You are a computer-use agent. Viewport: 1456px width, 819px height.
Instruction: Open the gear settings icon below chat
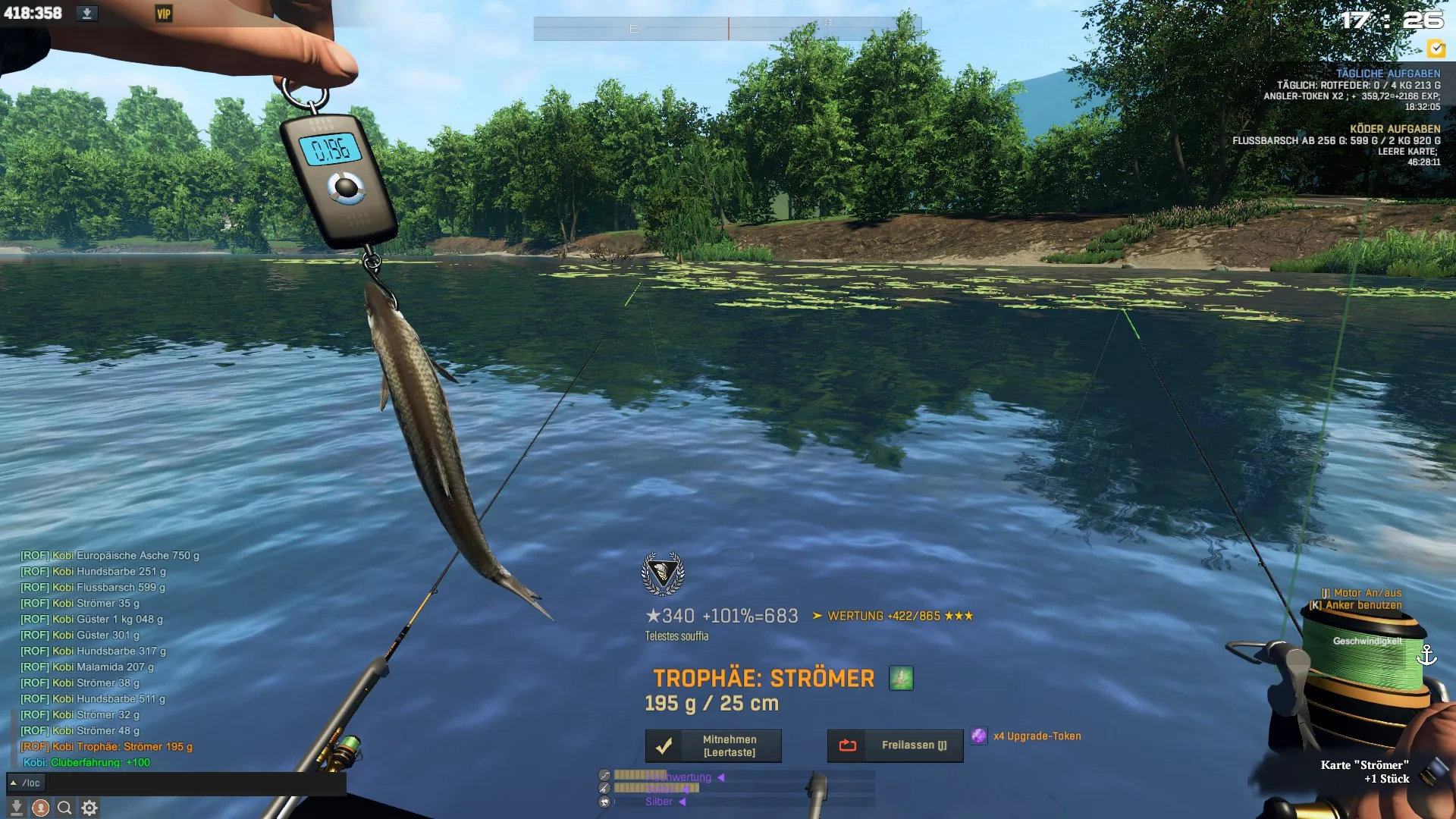[89, 808]
